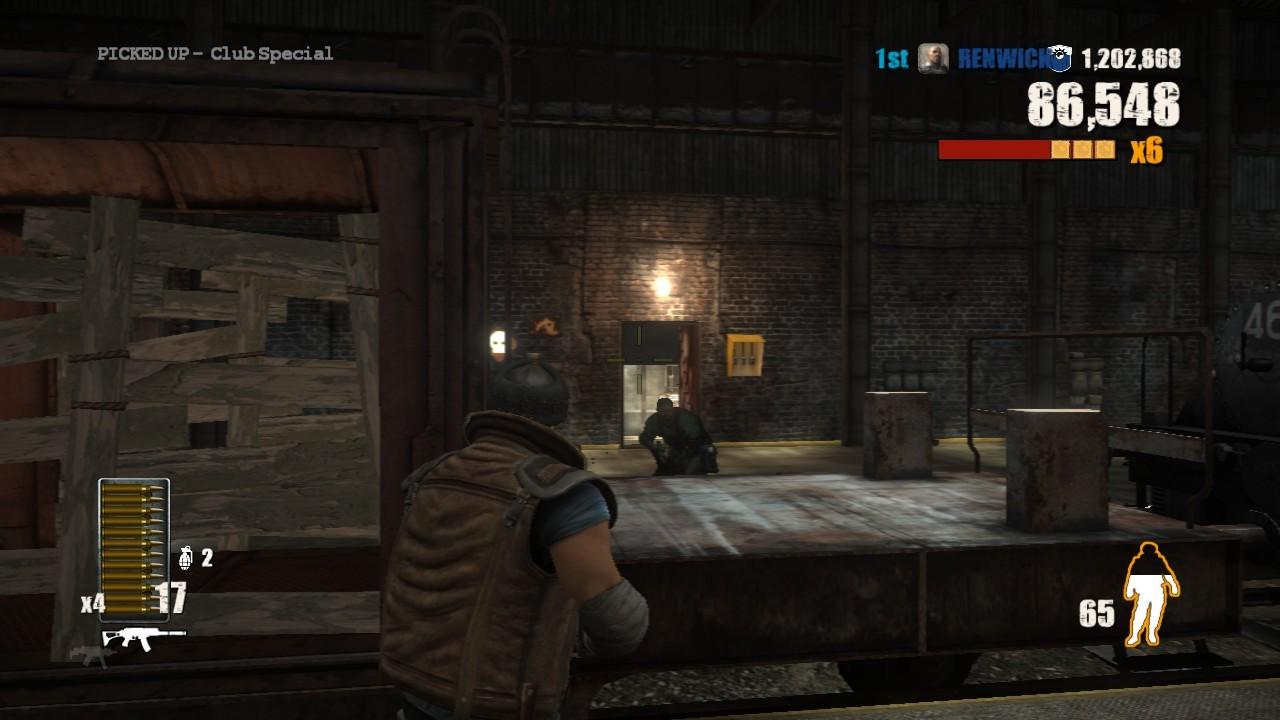Click the blue shield badge beside RENWICK's name

[x=1059, y=59]
